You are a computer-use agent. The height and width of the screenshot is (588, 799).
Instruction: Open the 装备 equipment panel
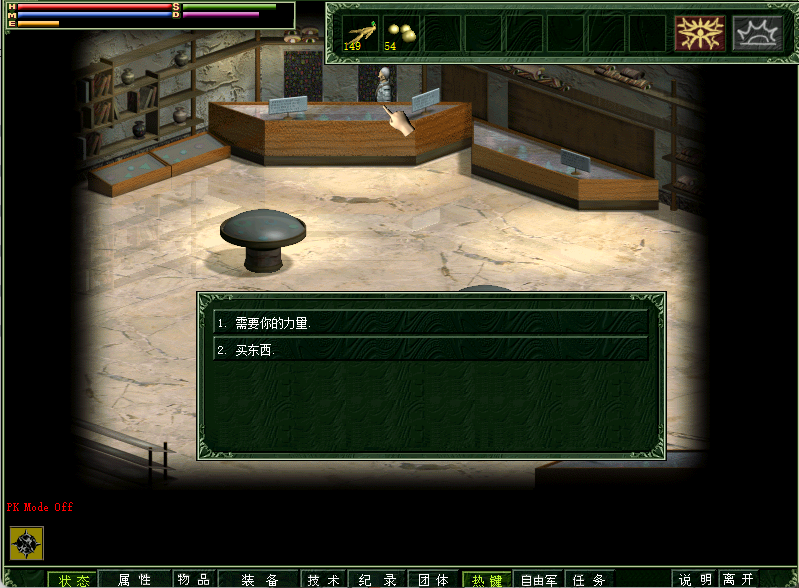click(x=259, y=580)
